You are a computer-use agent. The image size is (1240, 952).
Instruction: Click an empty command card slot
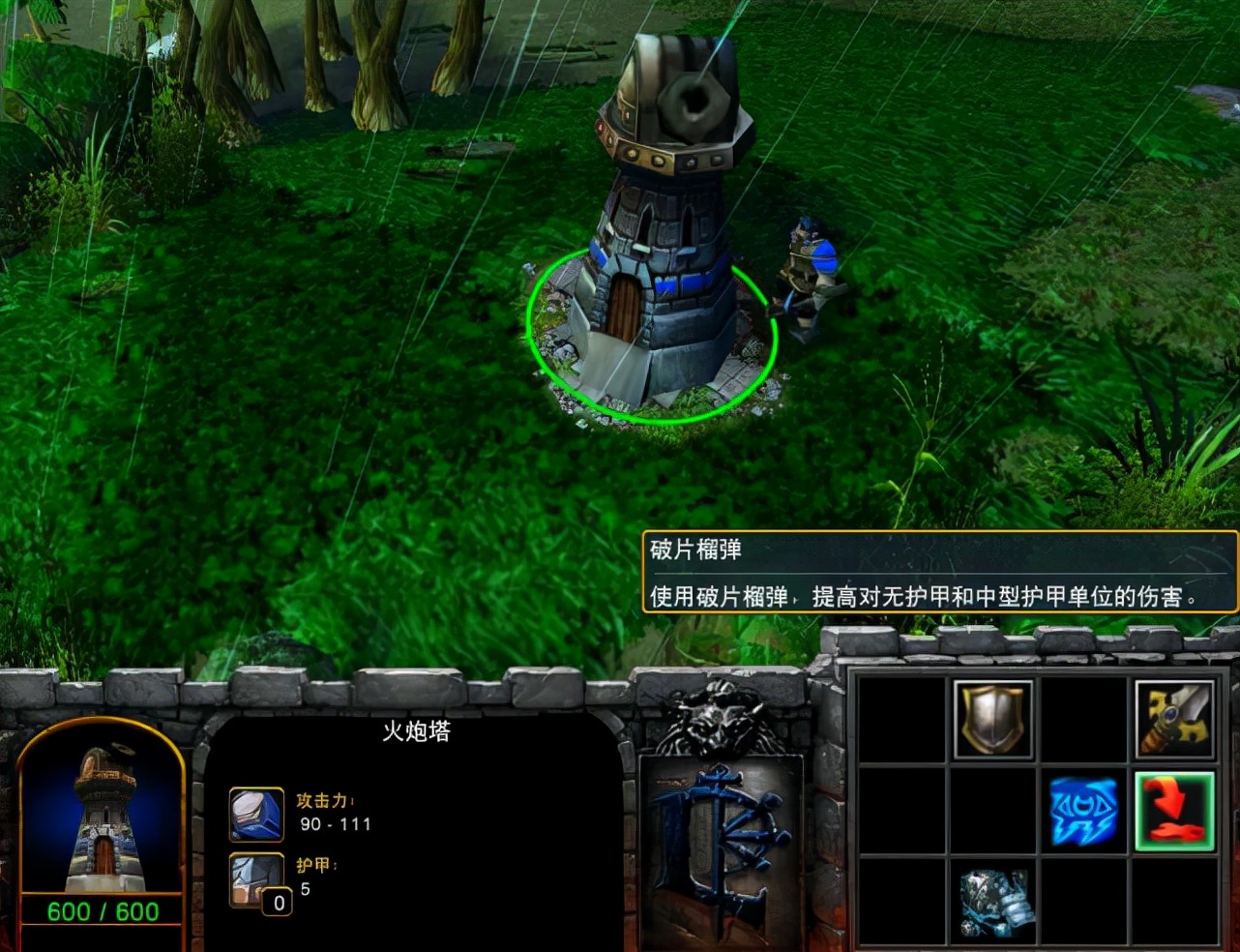click(x=900, y=718)
